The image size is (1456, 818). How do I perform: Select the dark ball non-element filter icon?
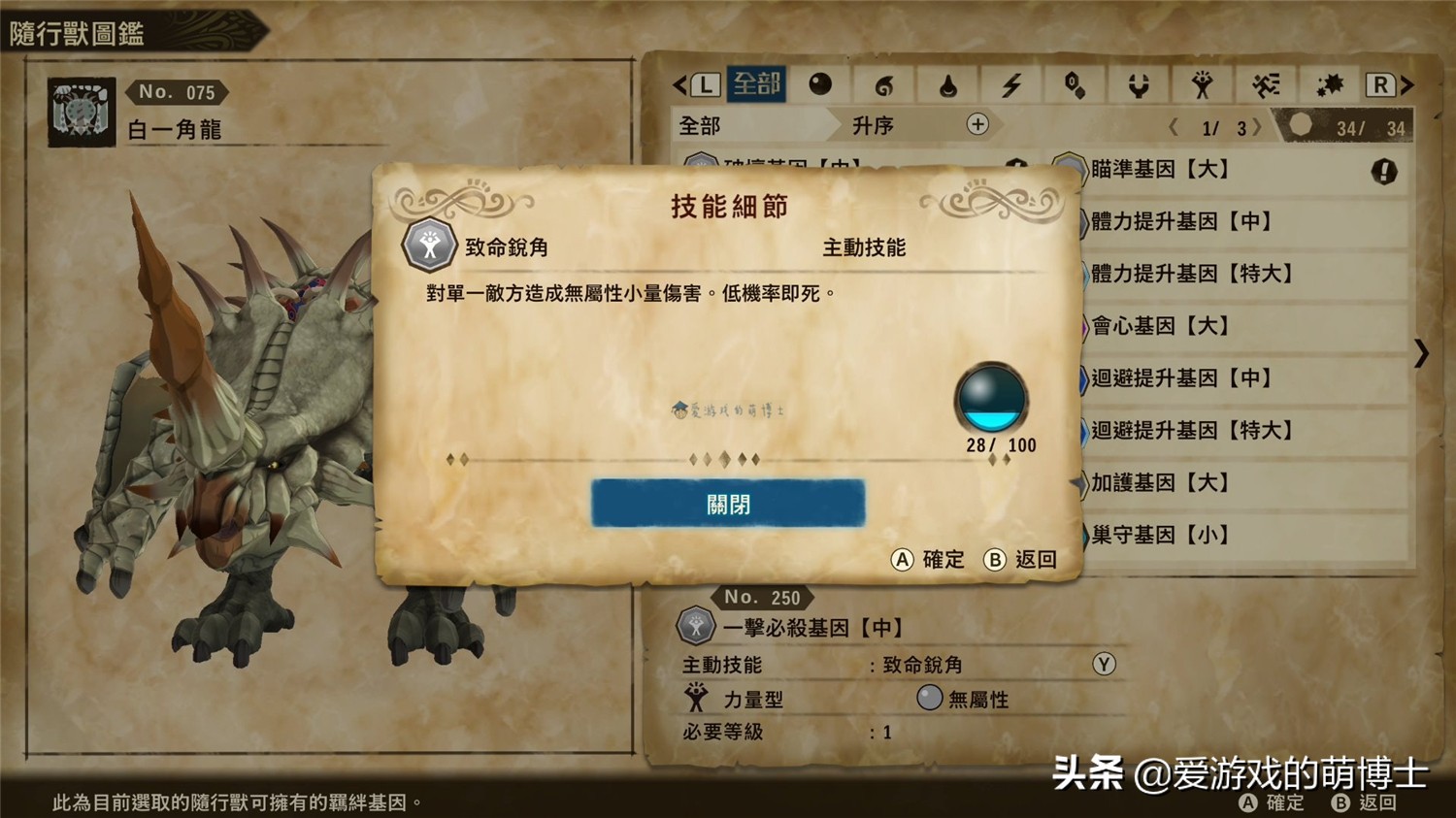pyautogui.click(x=822, y=84)
